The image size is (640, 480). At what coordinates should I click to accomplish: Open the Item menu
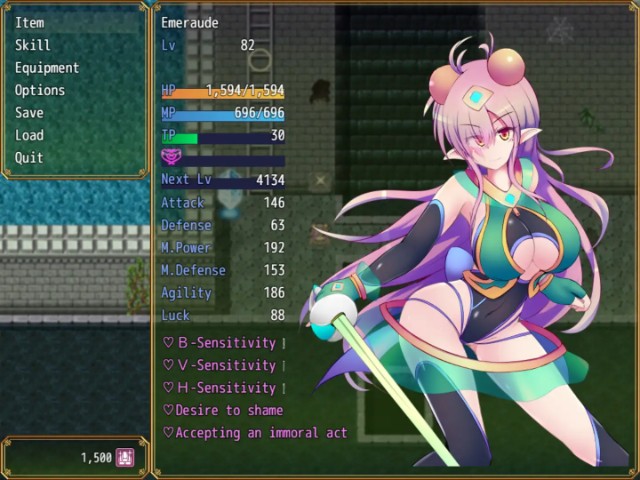click(30, 22)
